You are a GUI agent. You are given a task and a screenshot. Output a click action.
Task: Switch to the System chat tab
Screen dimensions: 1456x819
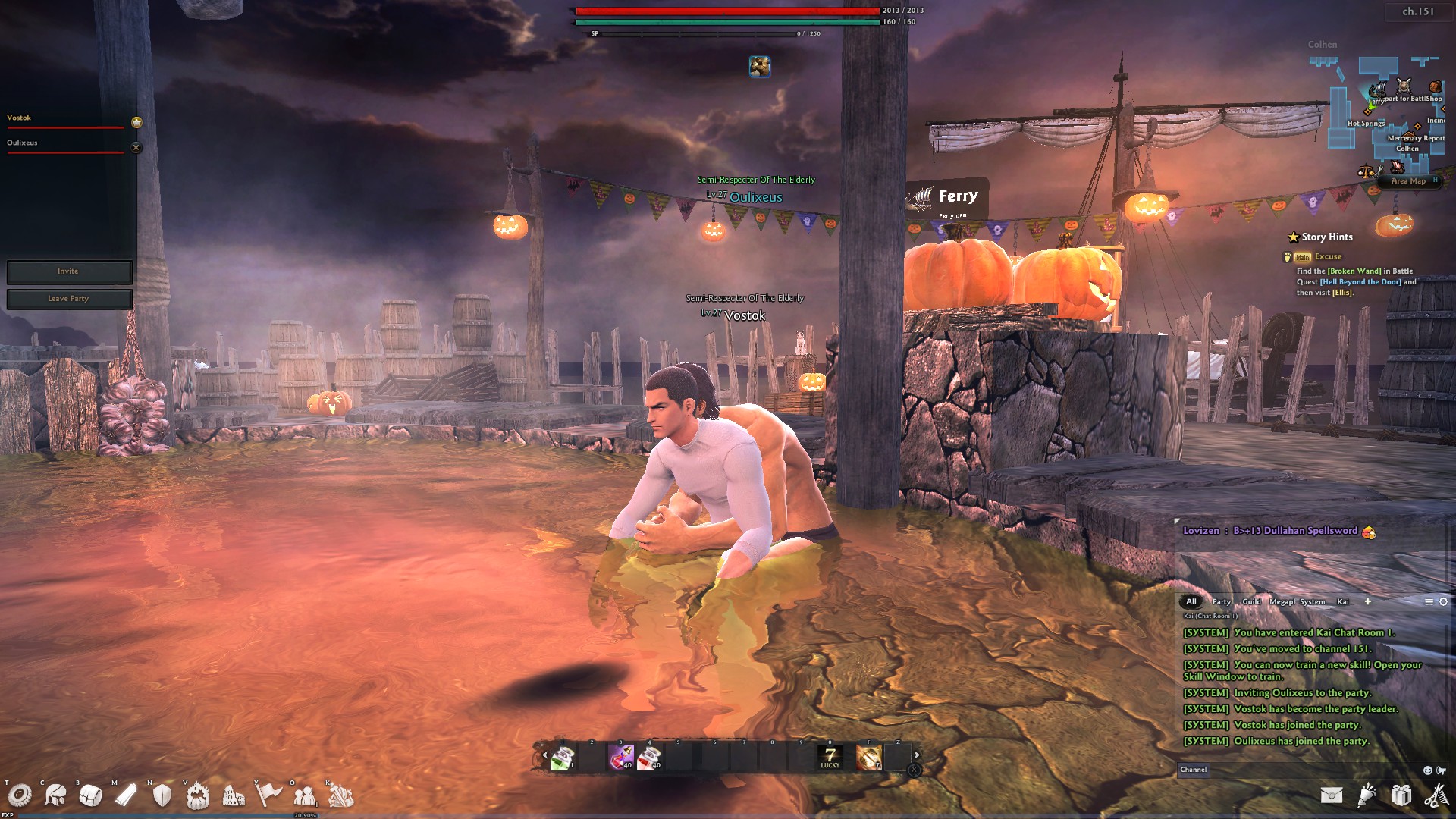pos(1313,601)
